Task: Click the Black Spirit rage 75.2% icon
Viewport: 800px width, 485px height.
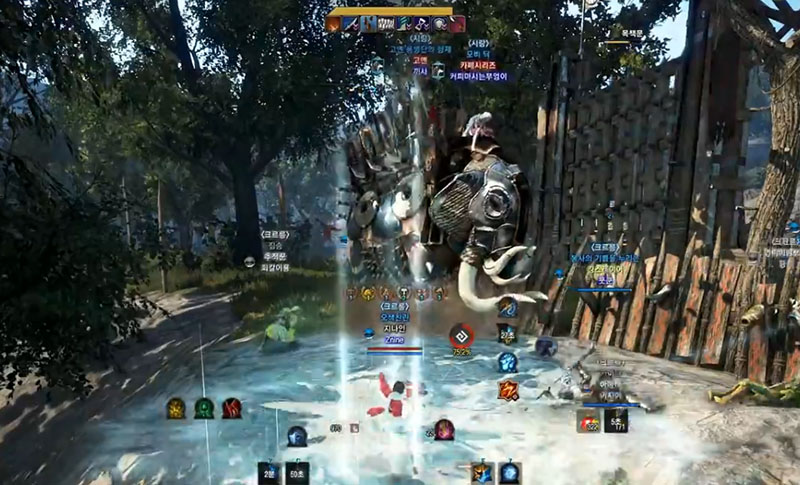Action: pos(461,336)
